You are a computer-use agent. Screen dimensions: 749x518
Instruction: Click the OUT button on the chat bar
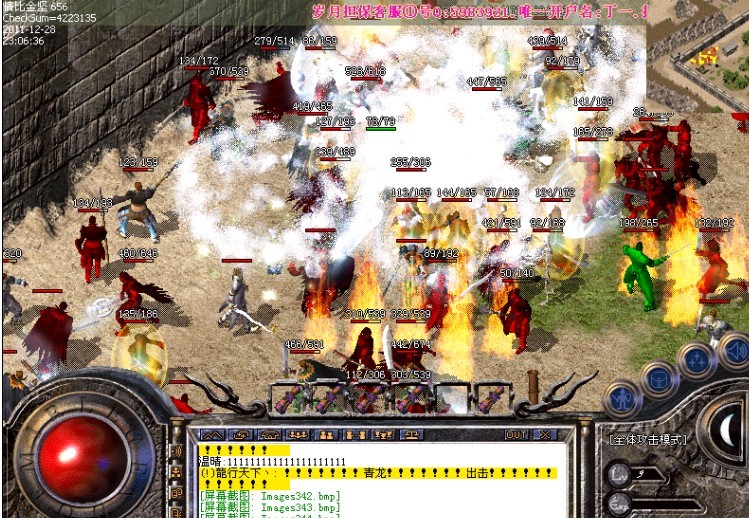(x=516, y=435)
